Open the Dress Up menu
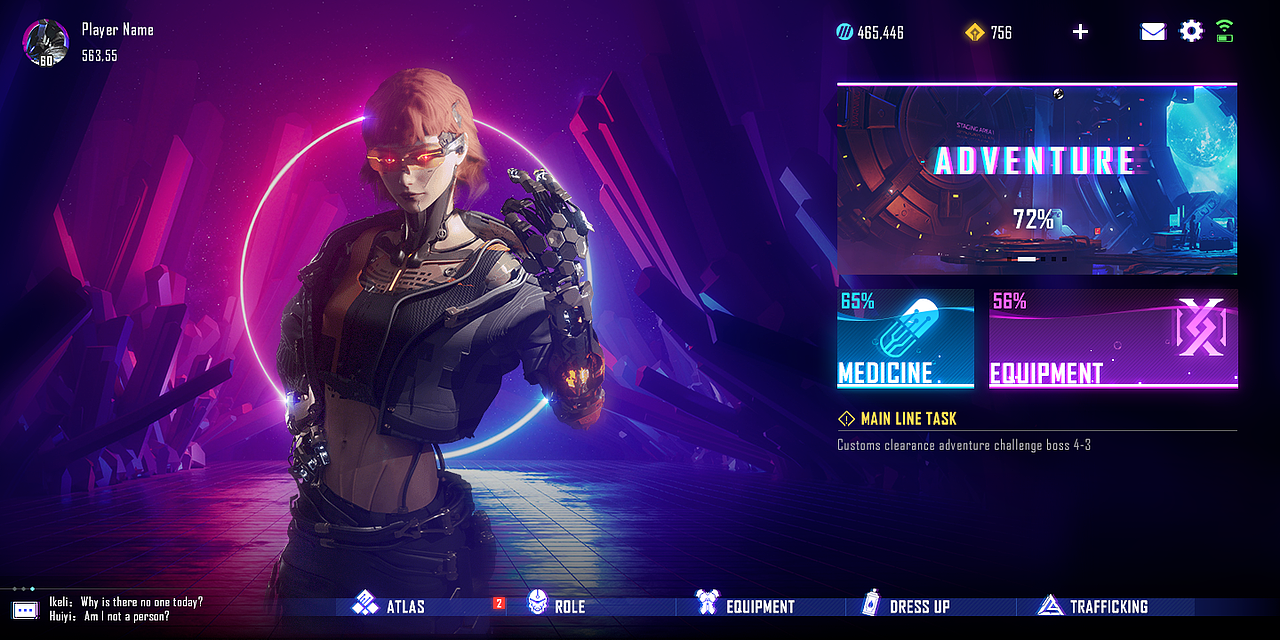The height and width of the screenshot is (640, 1280). (x=906, y=605)
